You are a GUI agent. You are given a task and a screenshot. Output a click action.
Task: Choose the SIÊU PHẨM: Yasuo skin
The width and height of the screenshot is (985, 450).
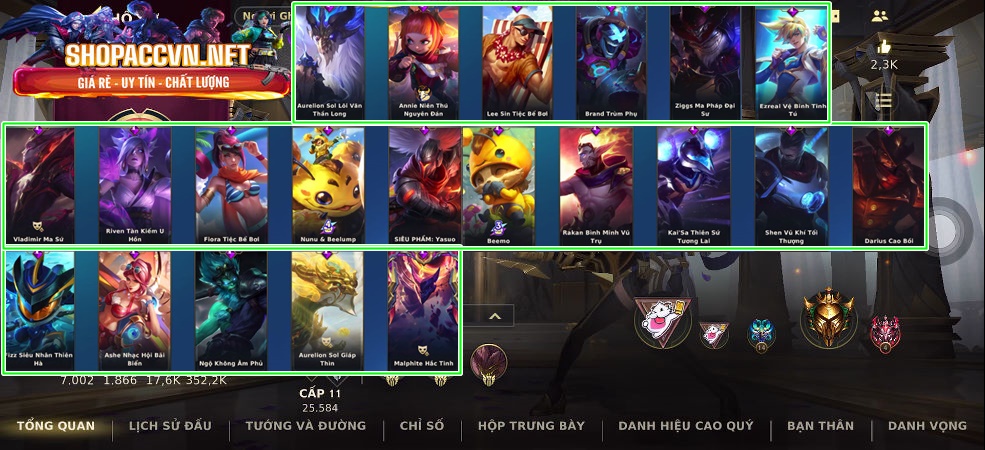[425, 185]
